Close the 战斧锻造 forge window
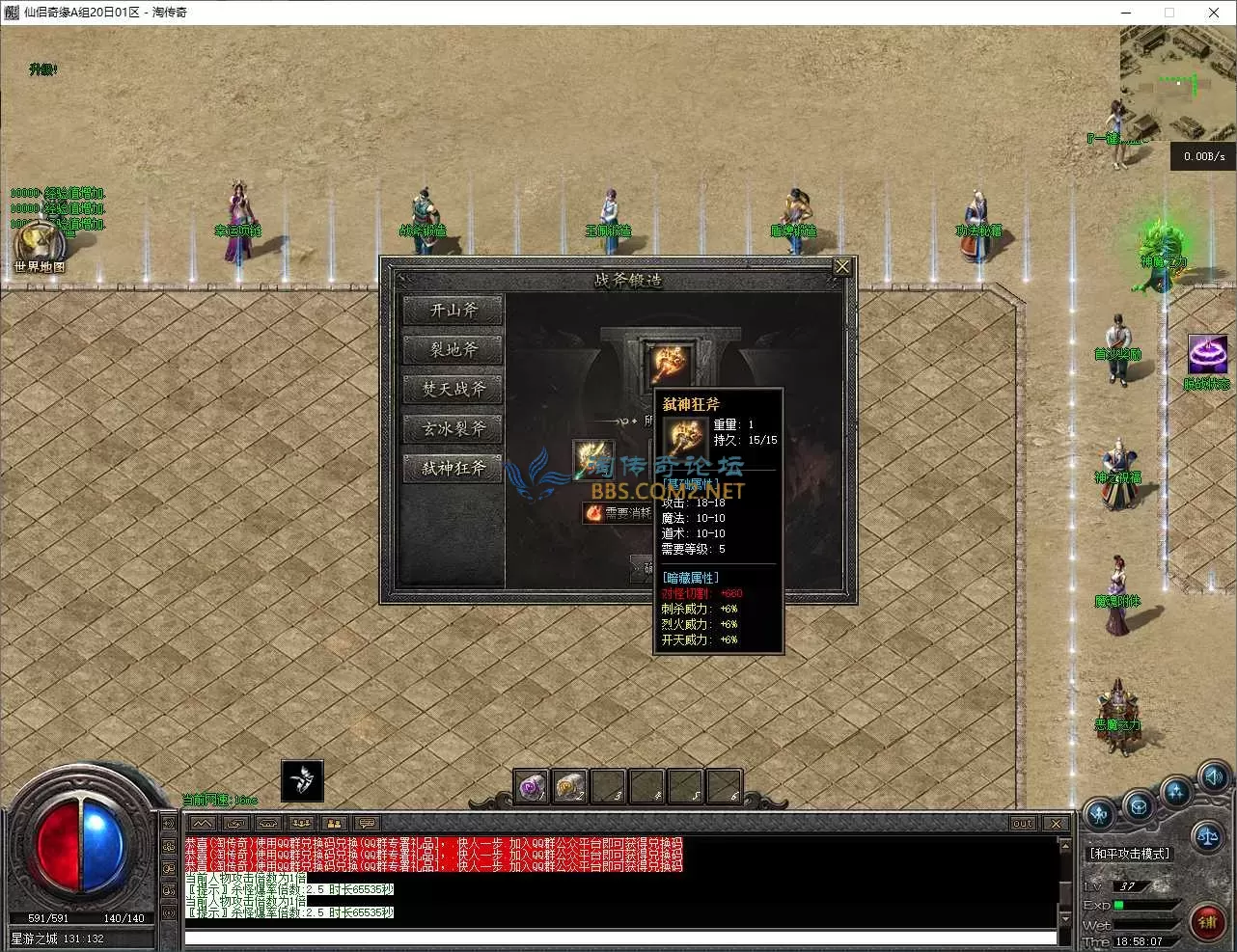The width and height of the screenshot is (1237, 952). [x=842, y=266]
